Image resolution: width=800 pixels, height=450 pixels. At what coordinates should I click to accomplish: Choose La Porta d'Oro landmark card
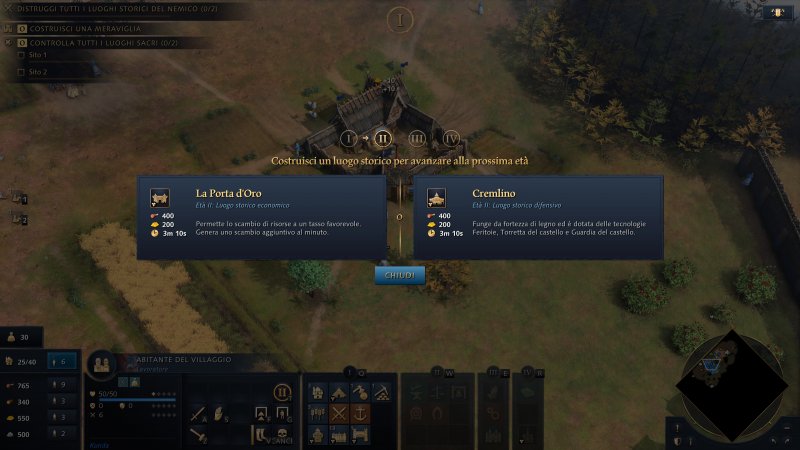[261, 218]
